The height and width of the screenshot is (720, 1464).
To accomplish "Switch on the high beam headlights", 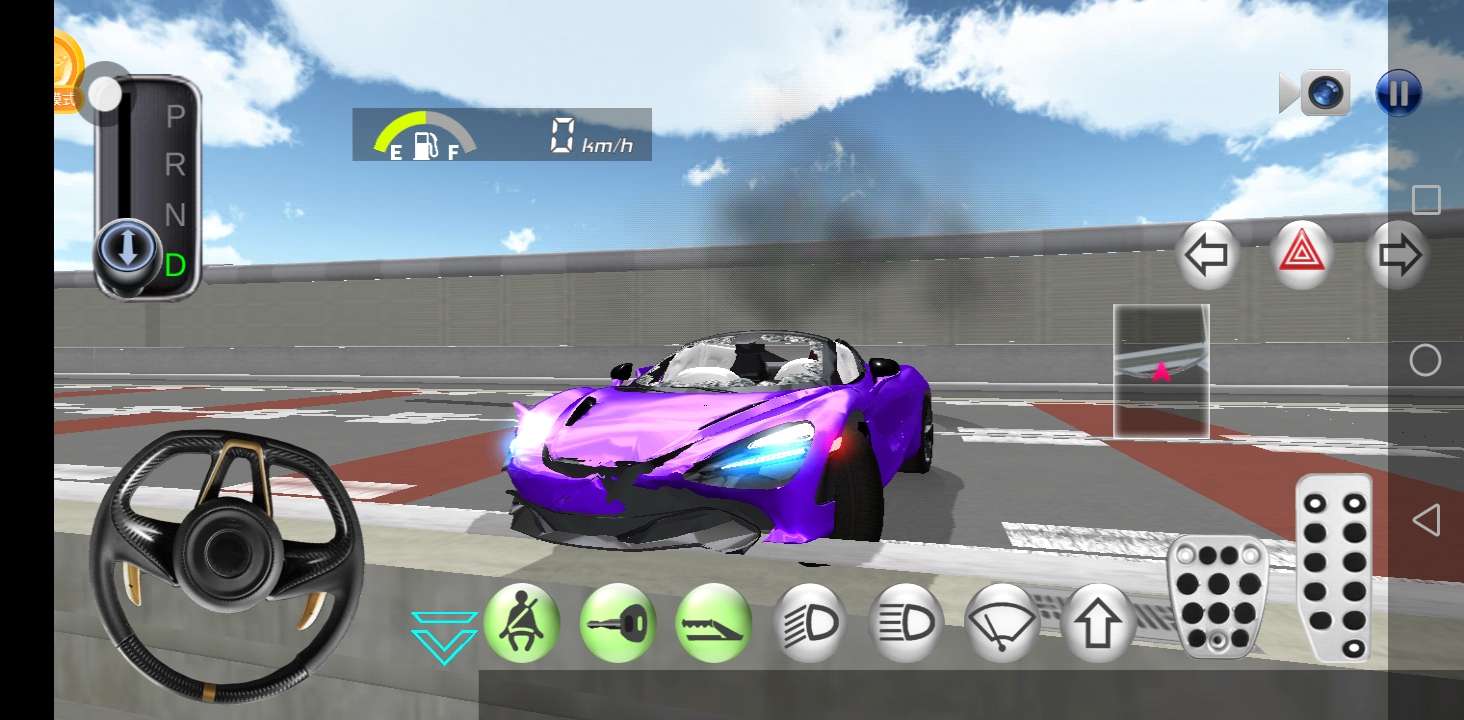I will 905,623.
